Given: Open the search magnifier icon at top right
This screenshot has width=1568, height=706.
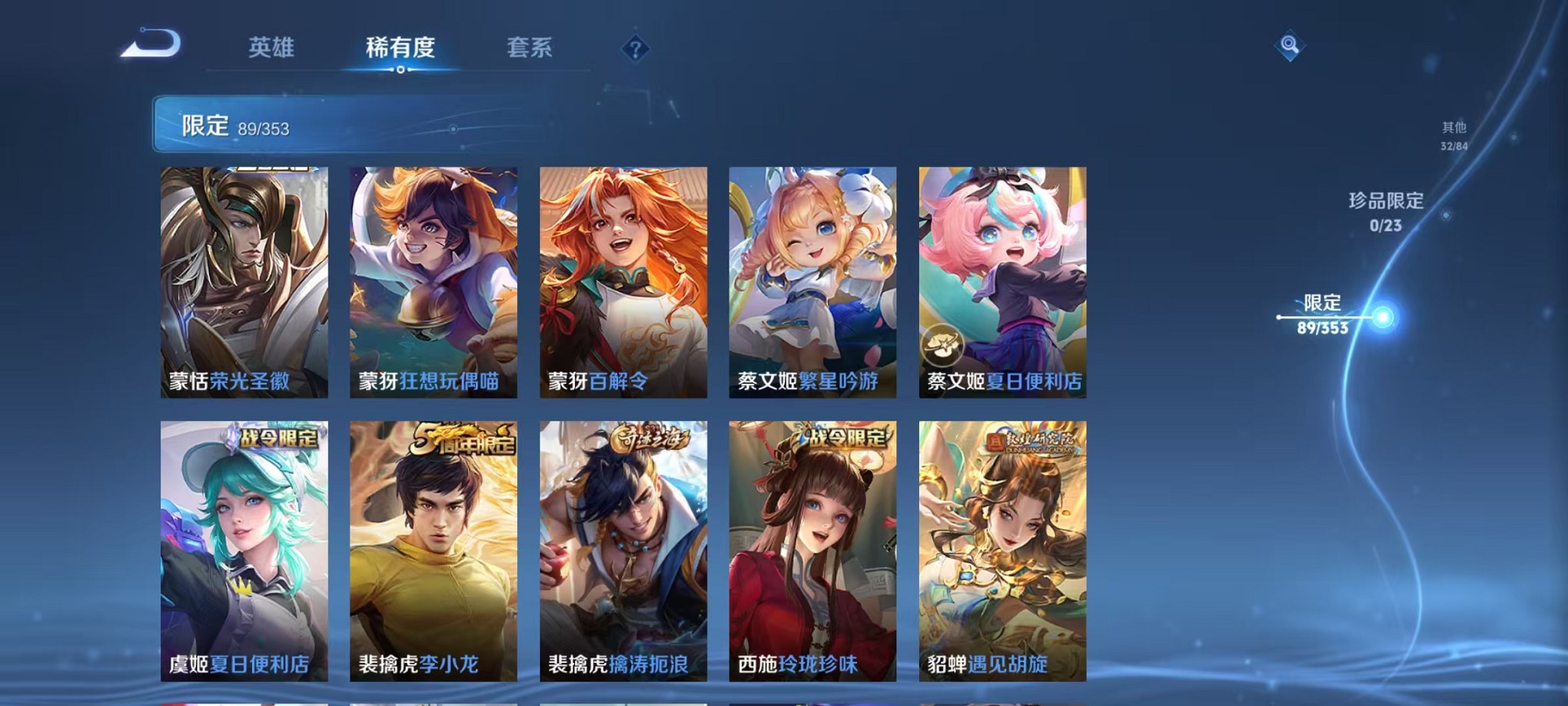Looking at the screenshot, I should click(x=1287, y=45).
